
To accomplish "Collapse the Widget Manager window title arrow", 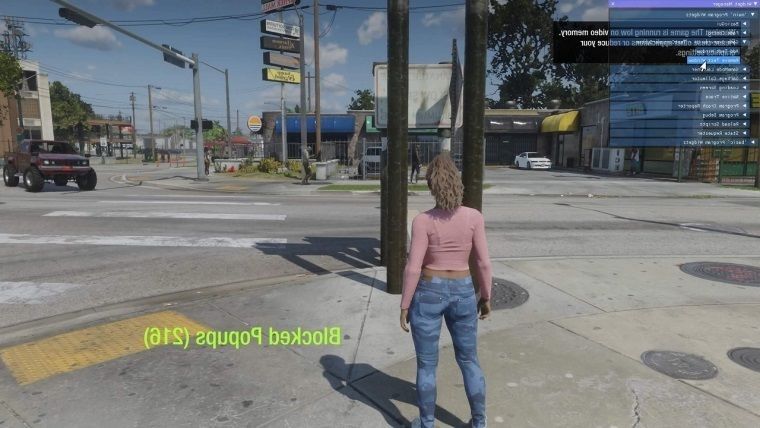I will click(x=753, y=4).
